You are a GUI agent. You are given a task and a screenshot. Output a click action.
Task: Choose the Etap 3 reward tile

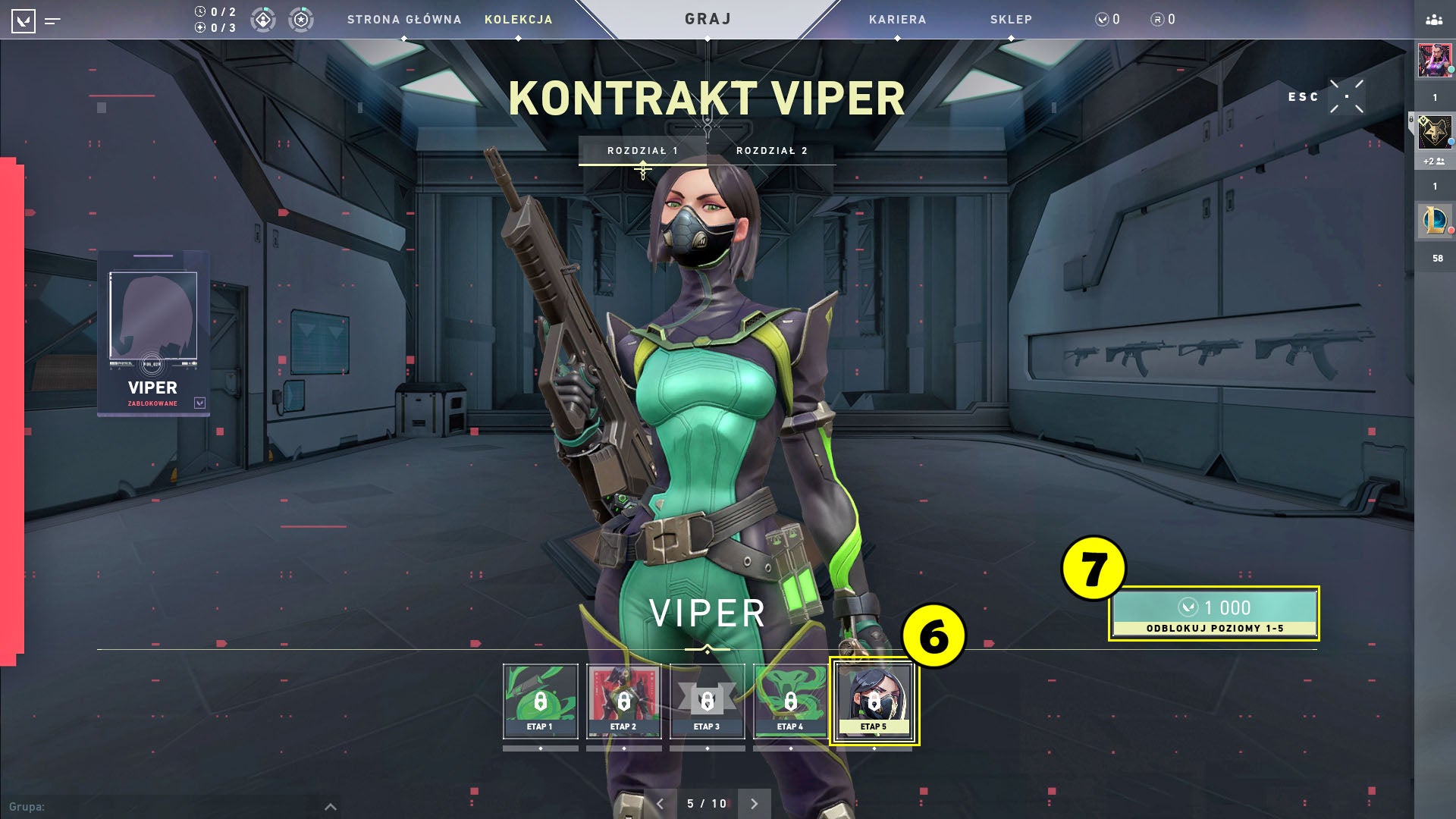click(x=707, y=701)
